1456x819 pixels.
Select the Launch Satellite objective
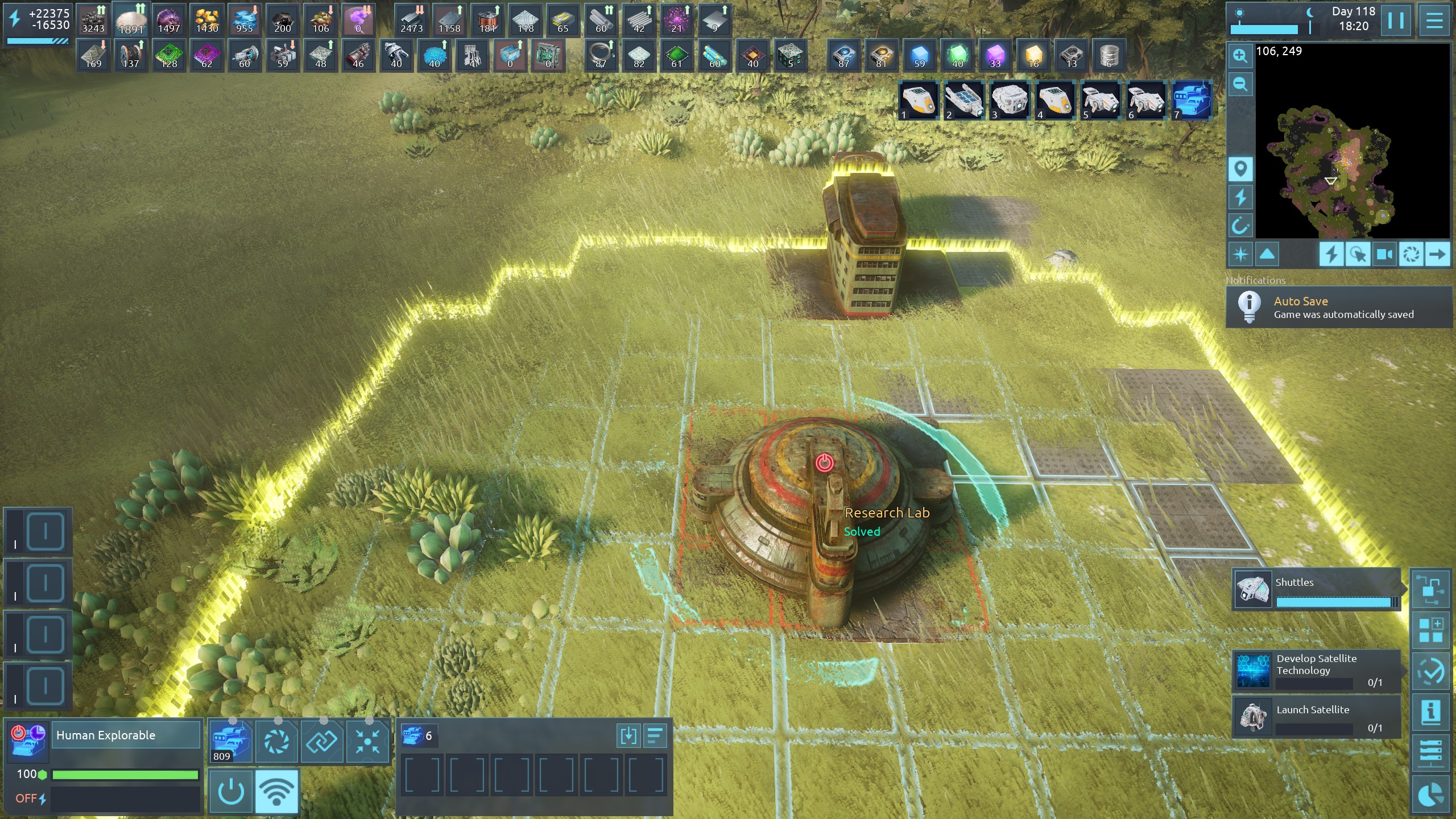1316,717
